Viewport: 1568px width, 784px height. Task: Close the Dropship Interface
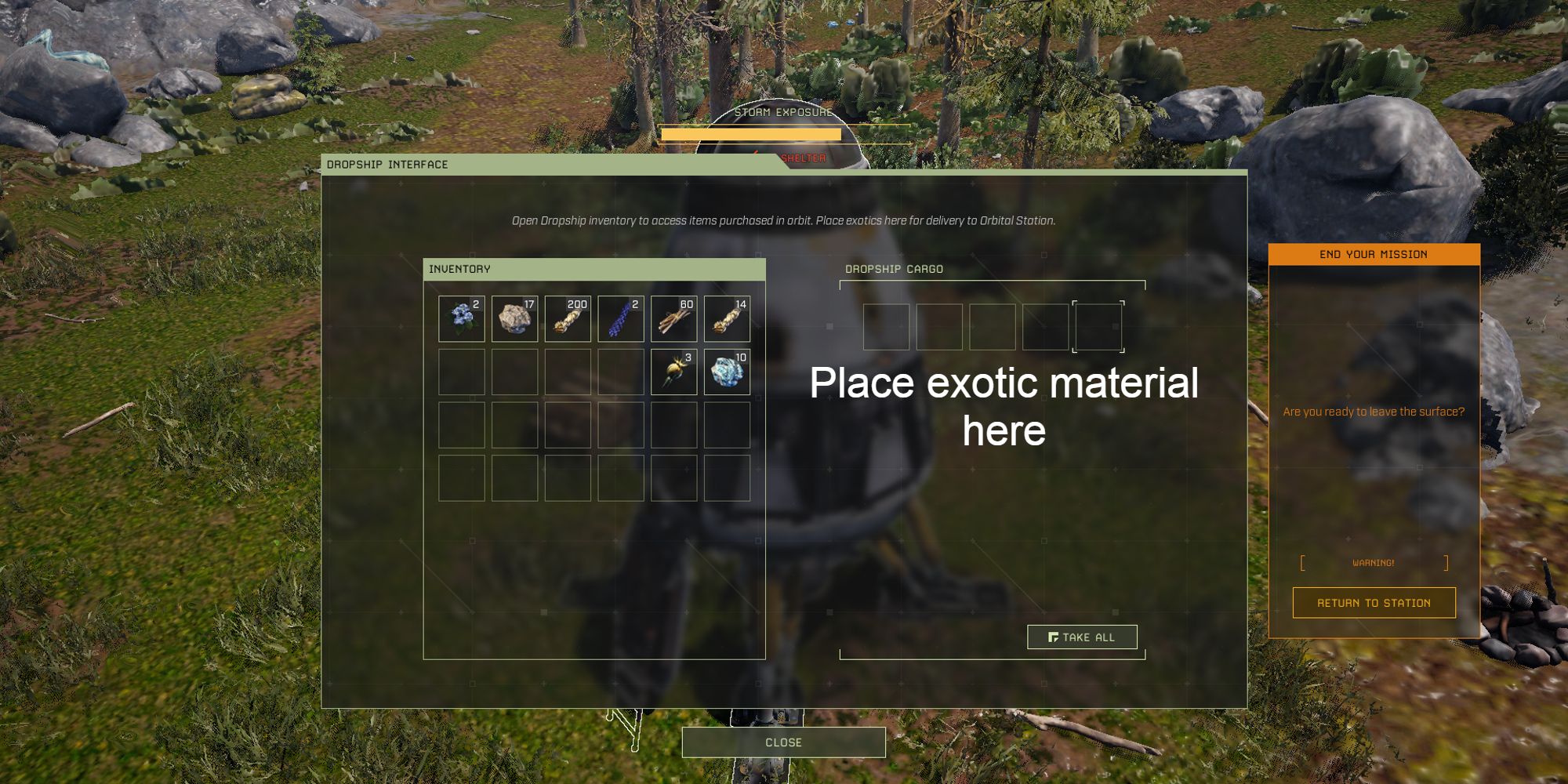(784, 742)
